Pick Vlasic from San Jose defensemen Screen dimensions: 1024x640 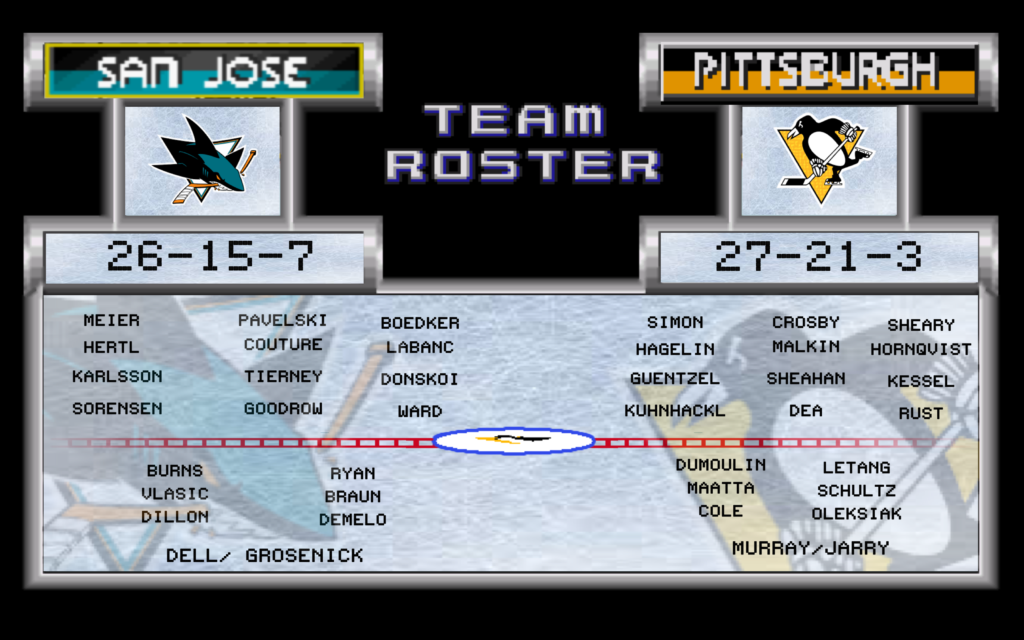point(174,493)
